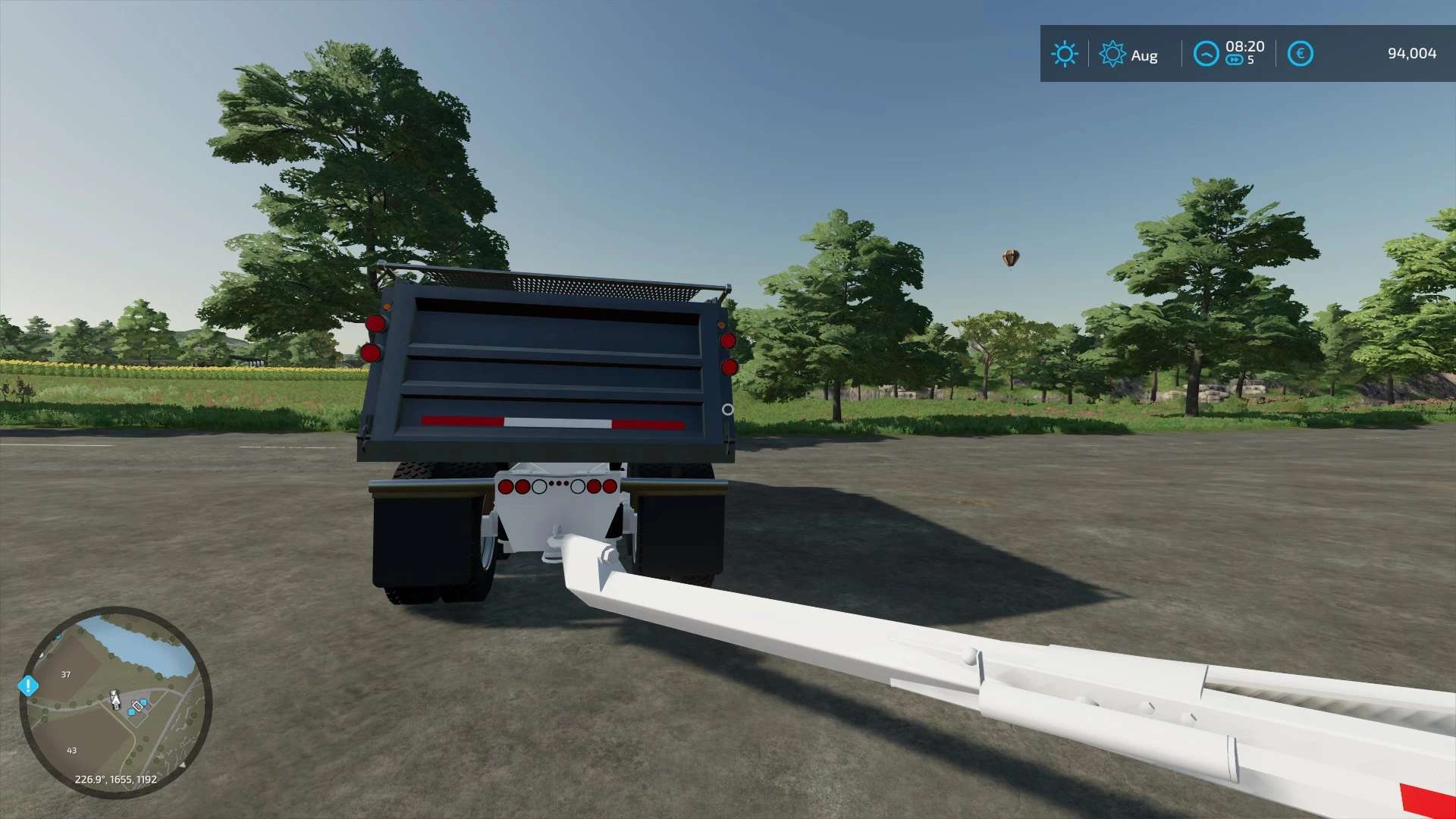Select field 43 on the minimap
Screen dimensions: 1456x819
tap(72, 750)
